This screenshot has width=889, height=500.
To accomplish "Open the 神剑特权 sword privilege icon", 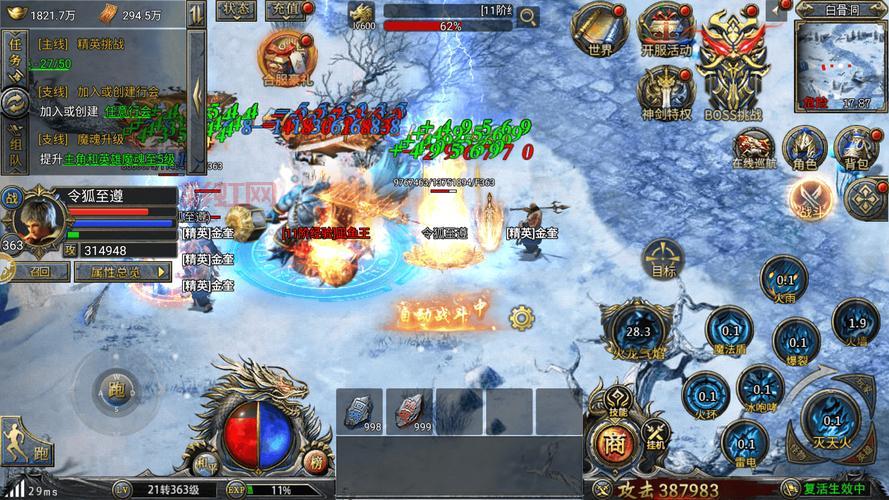I will pos(665,92).
